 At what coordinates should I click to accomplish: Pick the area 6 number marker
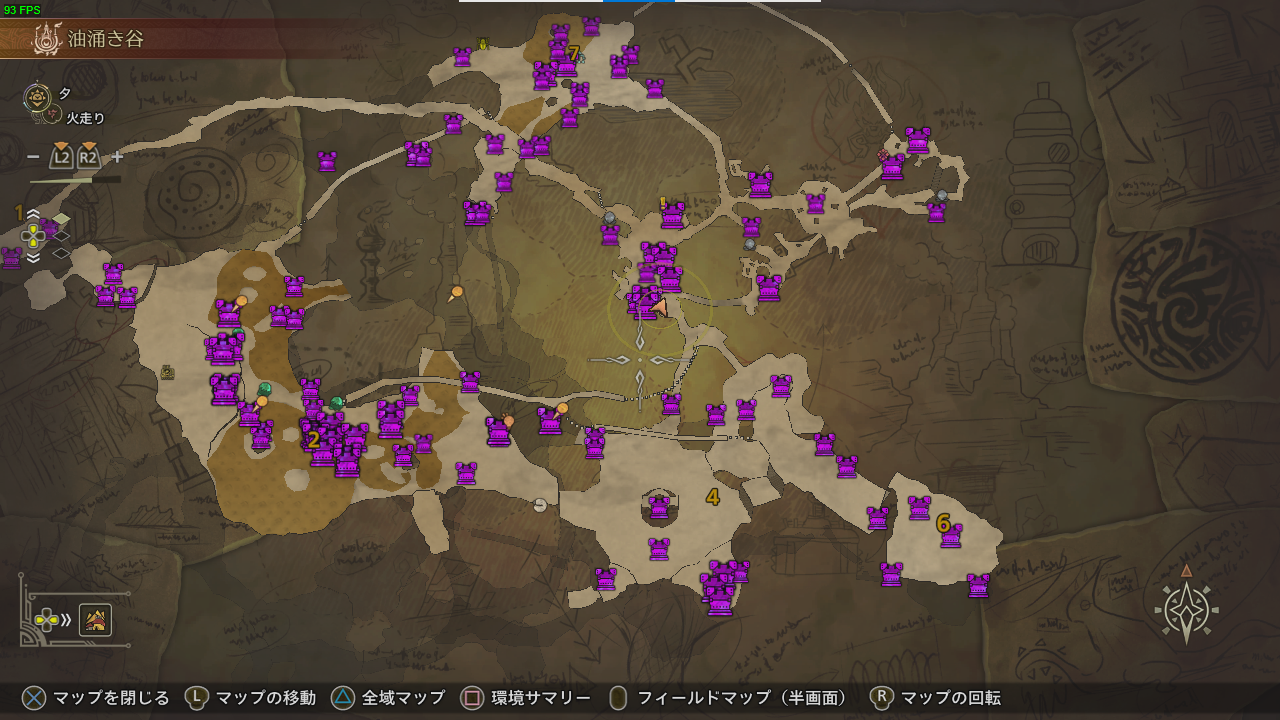943,523
